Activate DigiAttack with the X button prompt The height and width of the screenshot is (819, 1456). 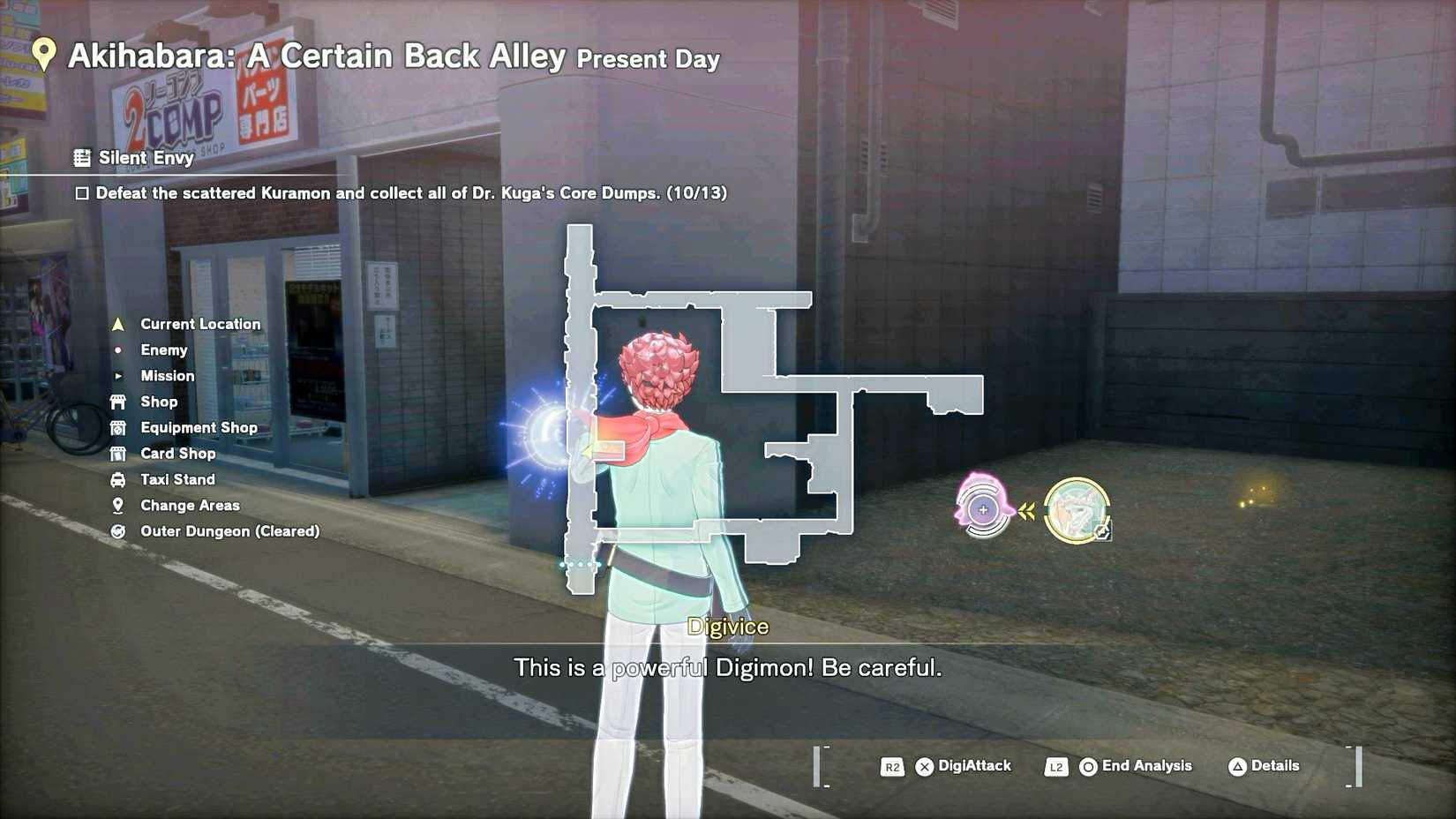click(924, 766)
